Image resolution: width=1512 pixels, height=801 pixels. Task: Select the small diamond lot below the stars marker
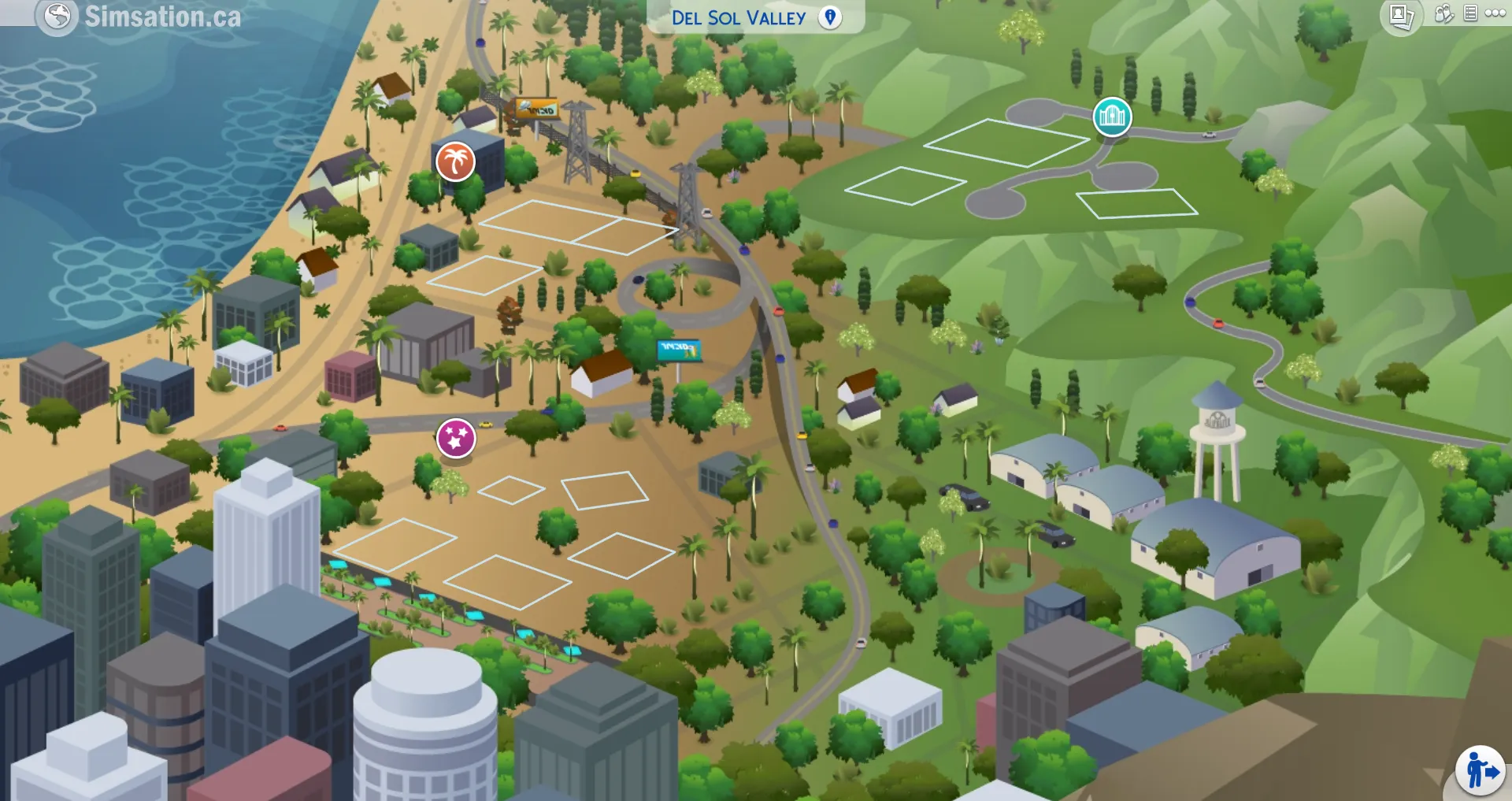(510, 490)
